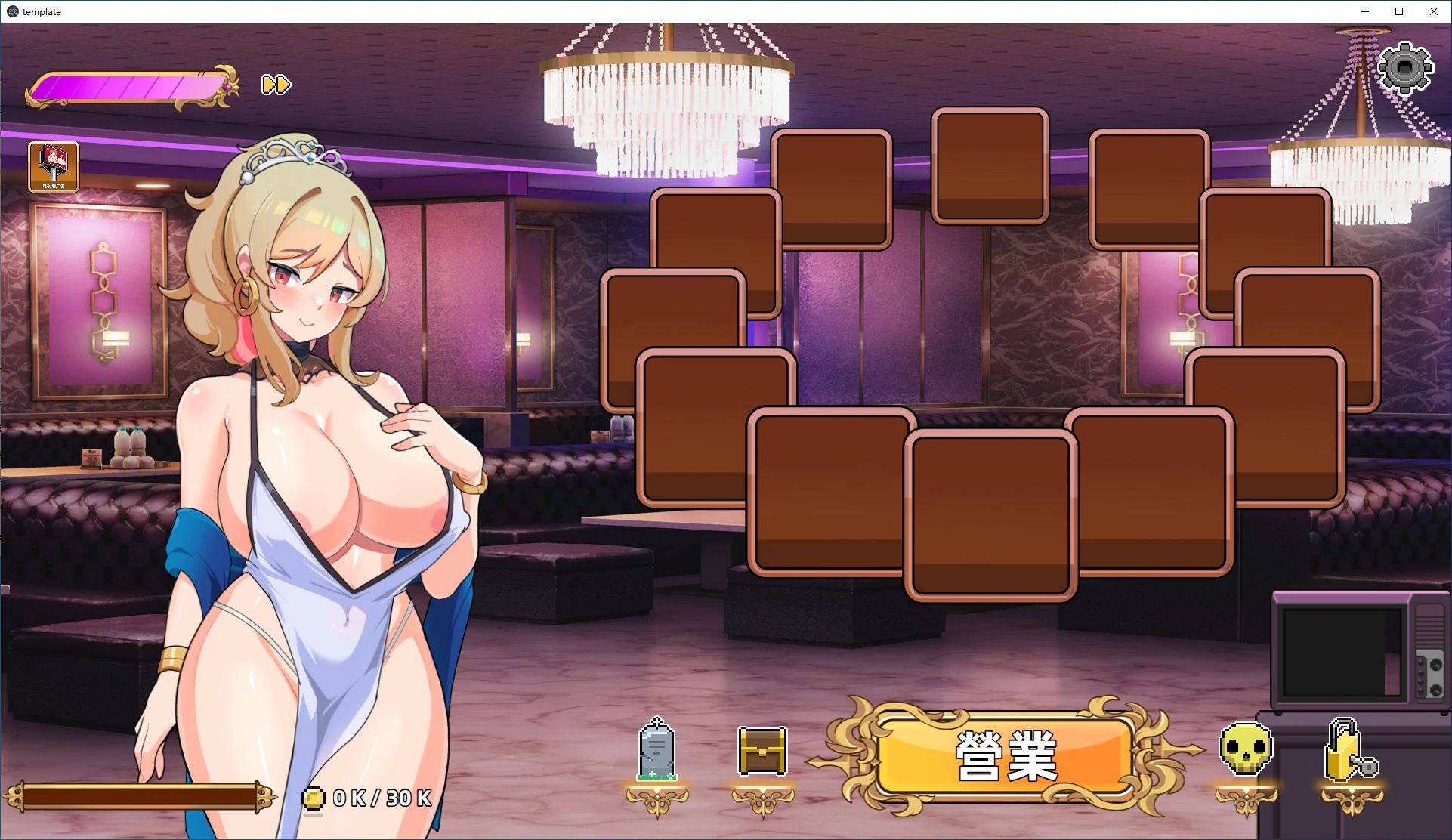Select the topmost empty card slot
The width and height of the screenshot is (1452, 840).
coord(990,166)
